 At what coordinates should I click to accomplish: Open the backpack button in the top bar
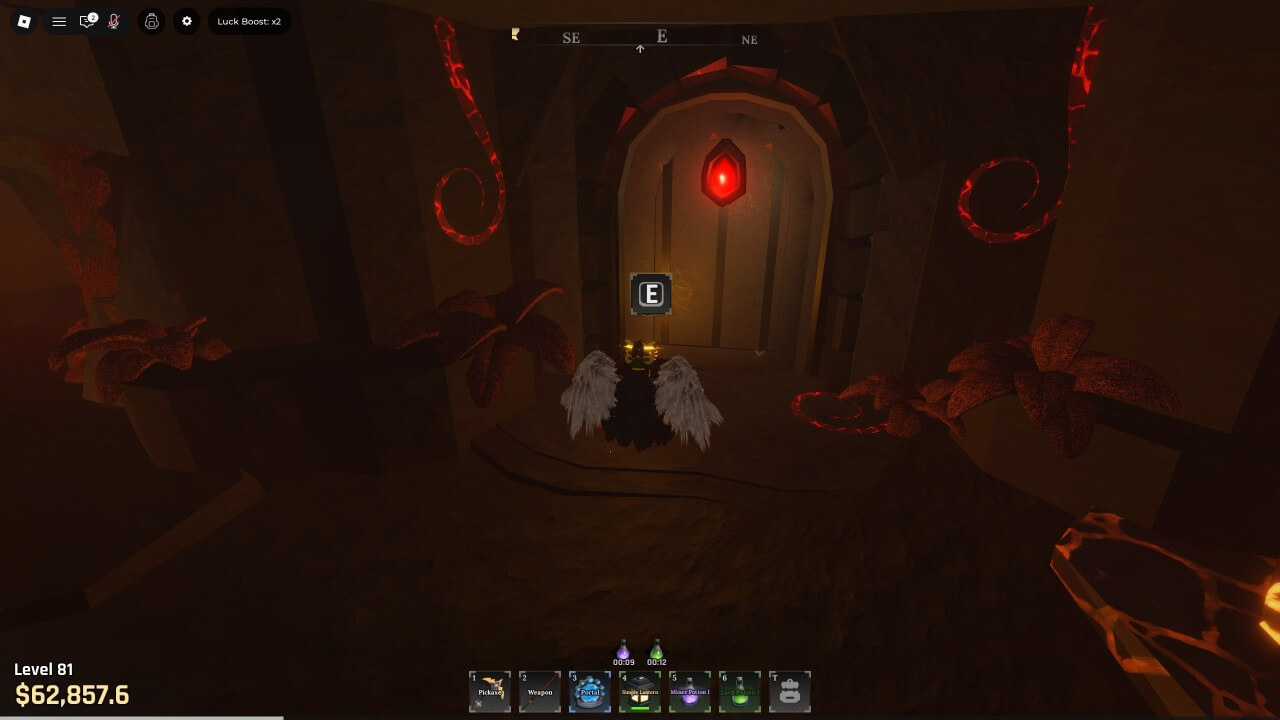point(152,21)
